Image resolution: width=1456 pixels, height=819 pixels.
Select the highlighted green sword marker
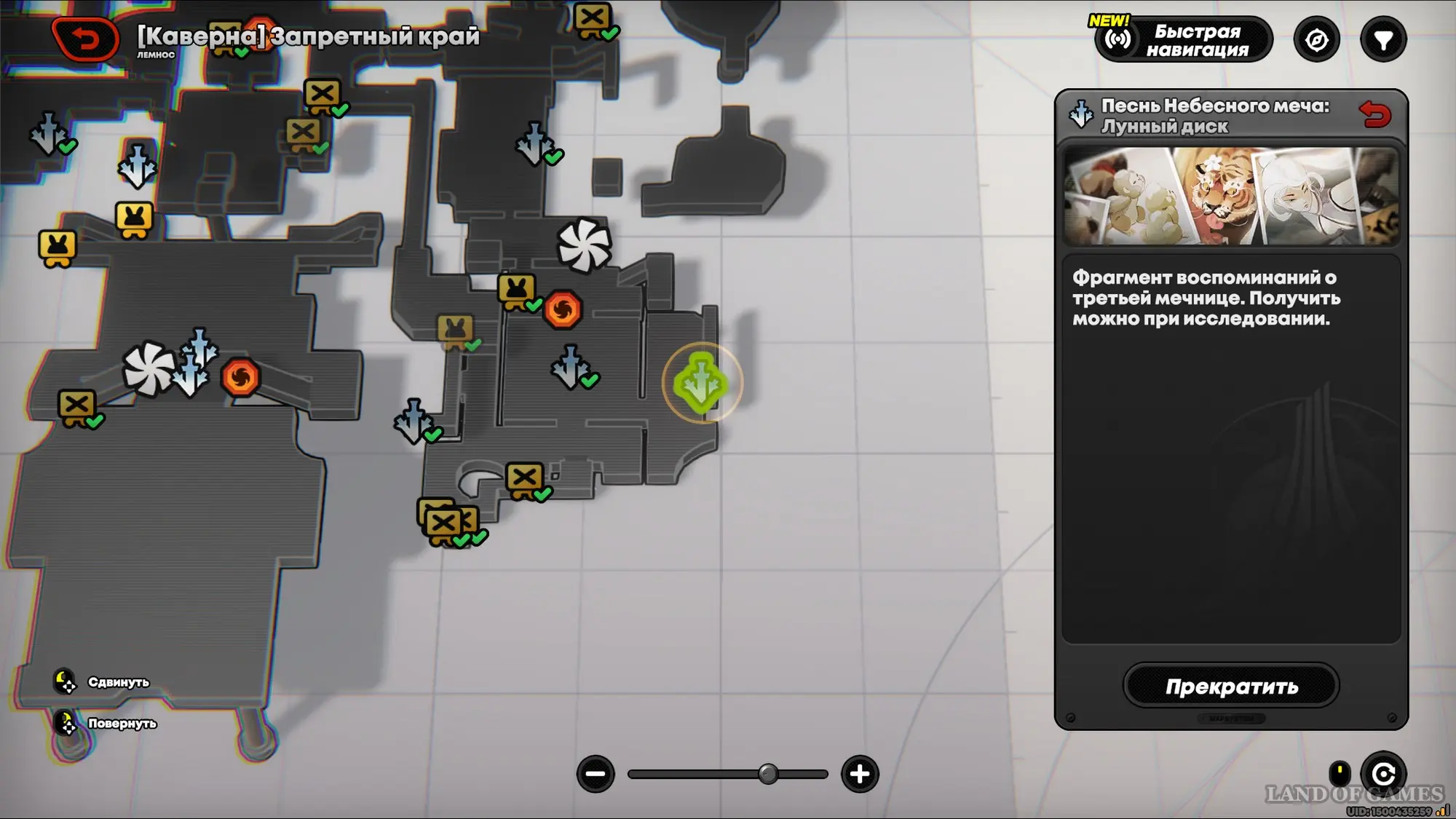[x=701, y=383]
